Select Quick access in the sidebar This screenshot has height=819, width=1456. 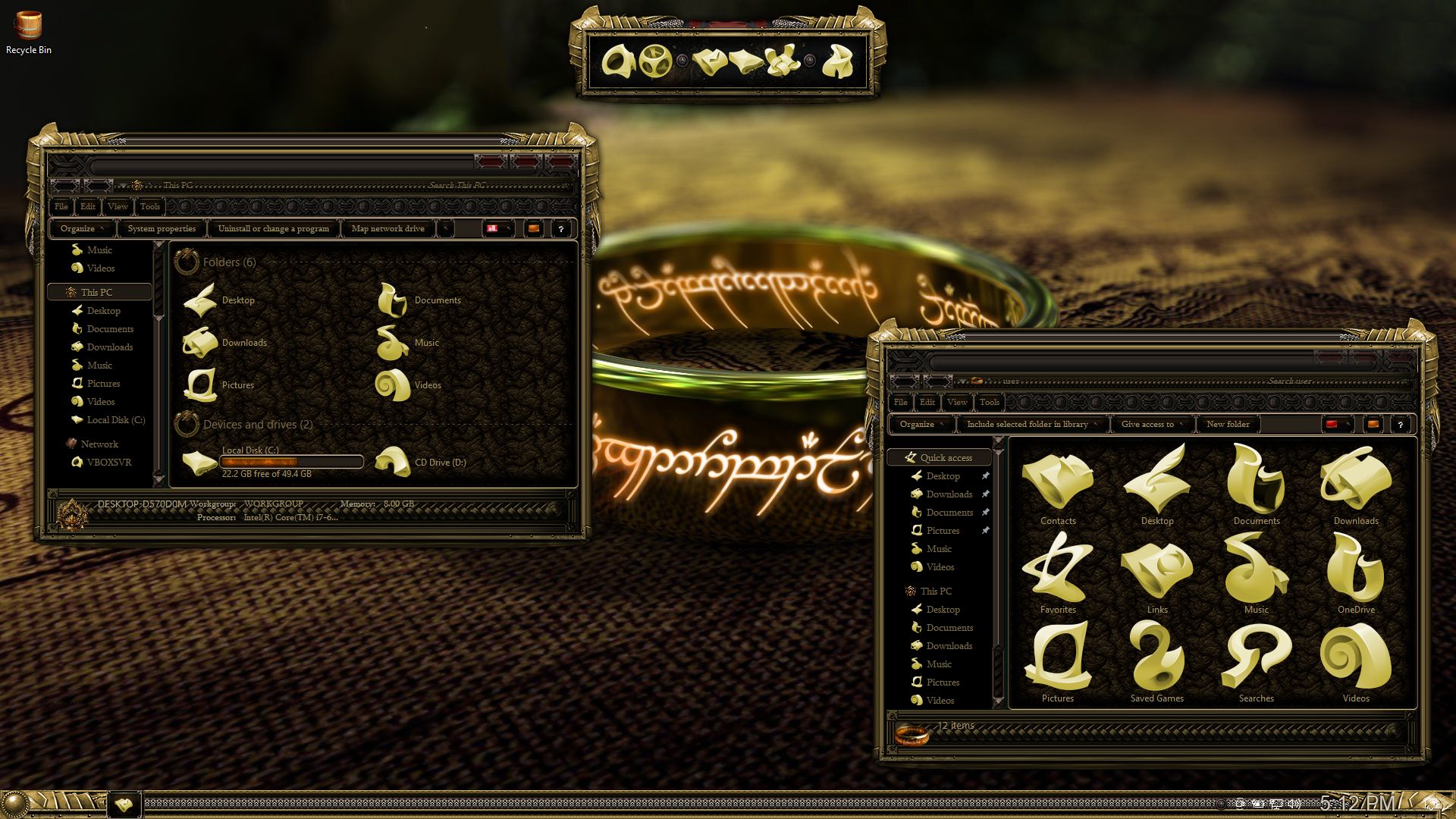pos(946,457)
